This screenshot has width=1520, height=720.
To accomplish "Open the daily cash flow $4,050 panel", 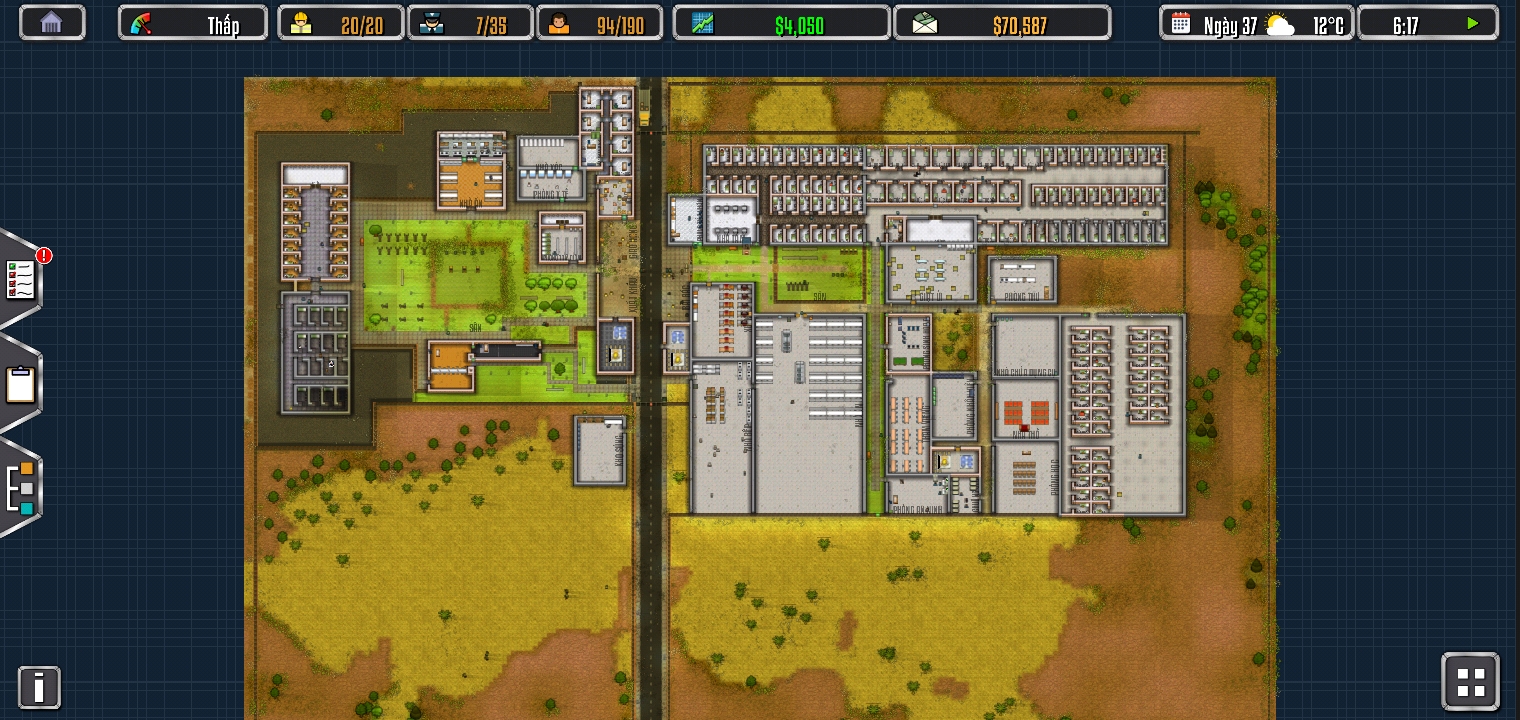I will tap(781, 23).
